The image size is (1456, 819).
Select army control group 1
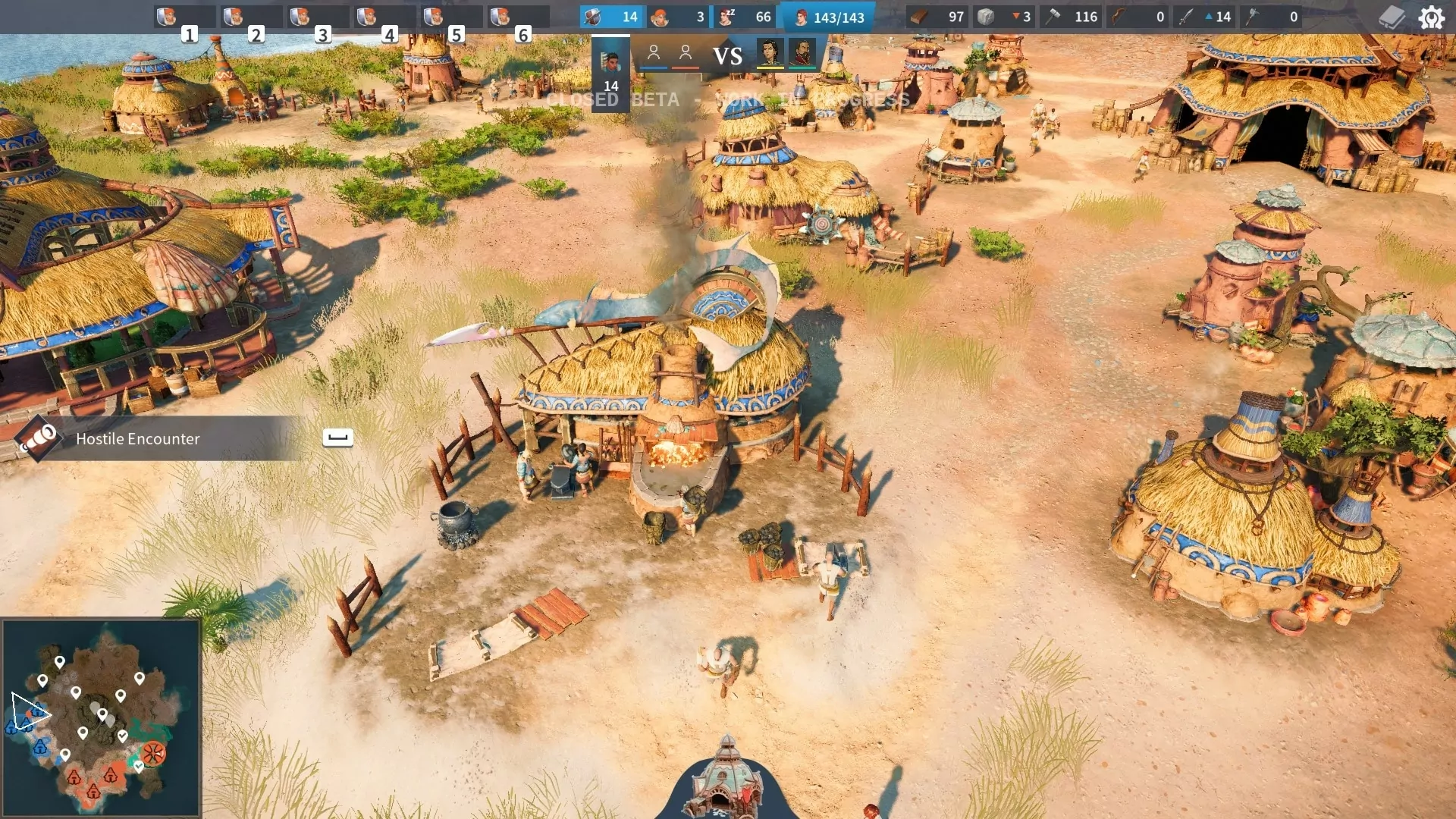point(184,17)
